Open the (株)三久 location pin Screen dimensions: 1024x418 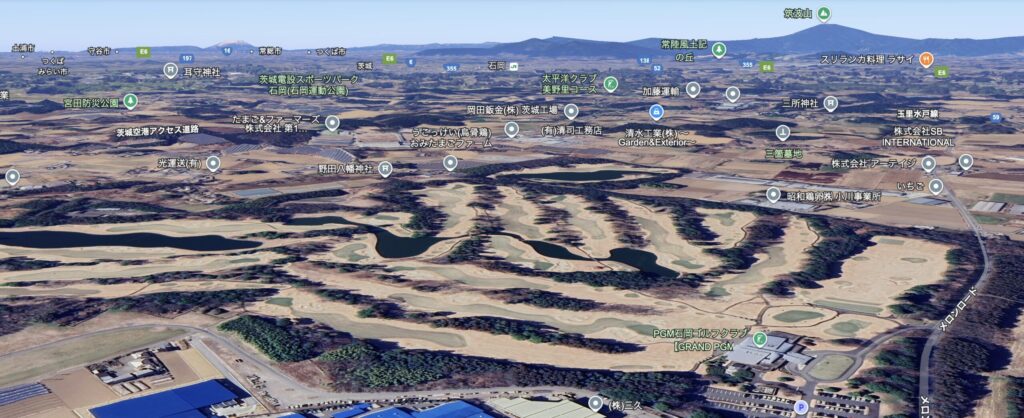pos(596,403)
